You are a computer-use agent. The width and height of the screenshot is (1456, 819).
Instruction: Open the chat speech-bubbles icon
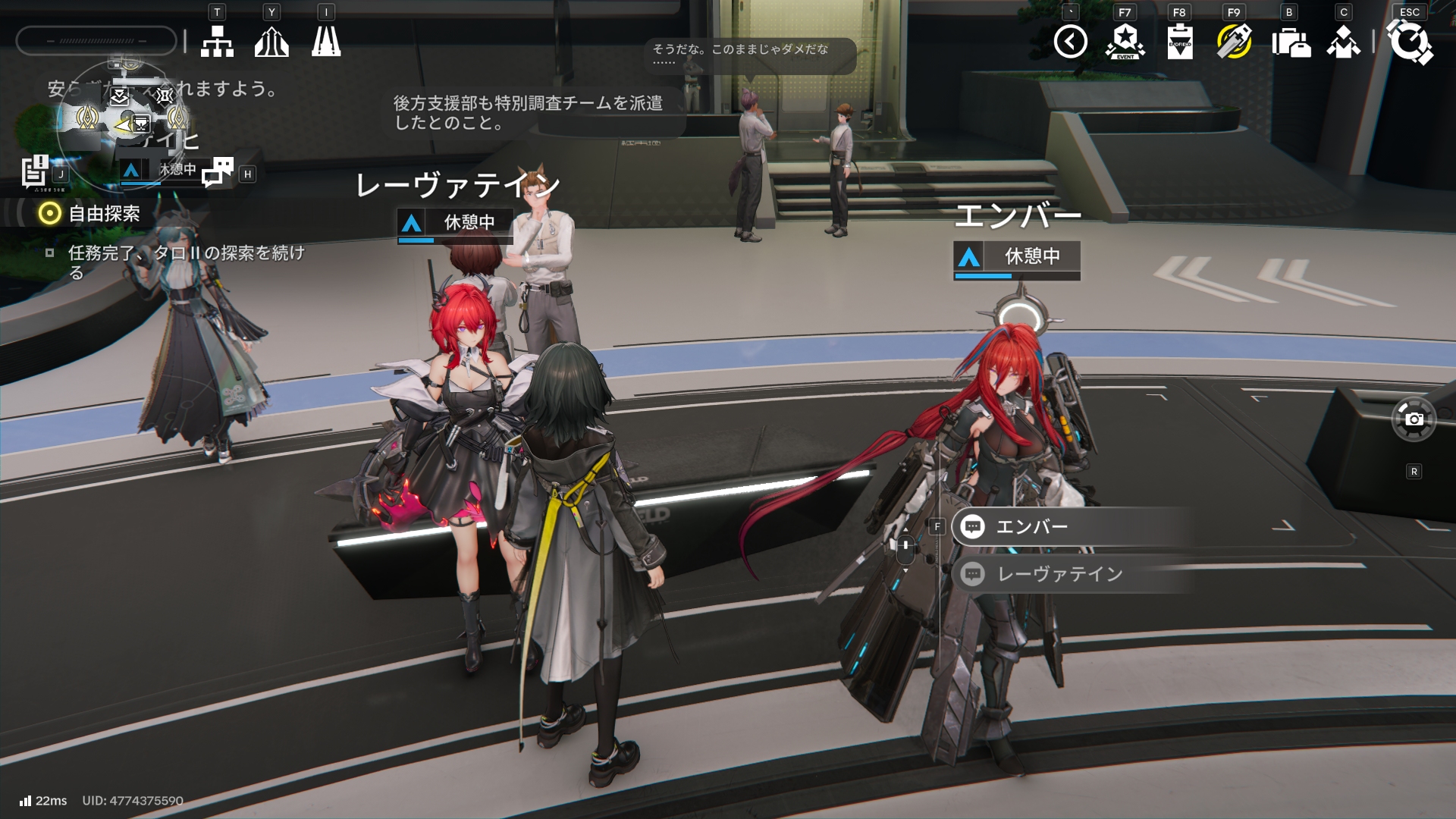[218, 172]
